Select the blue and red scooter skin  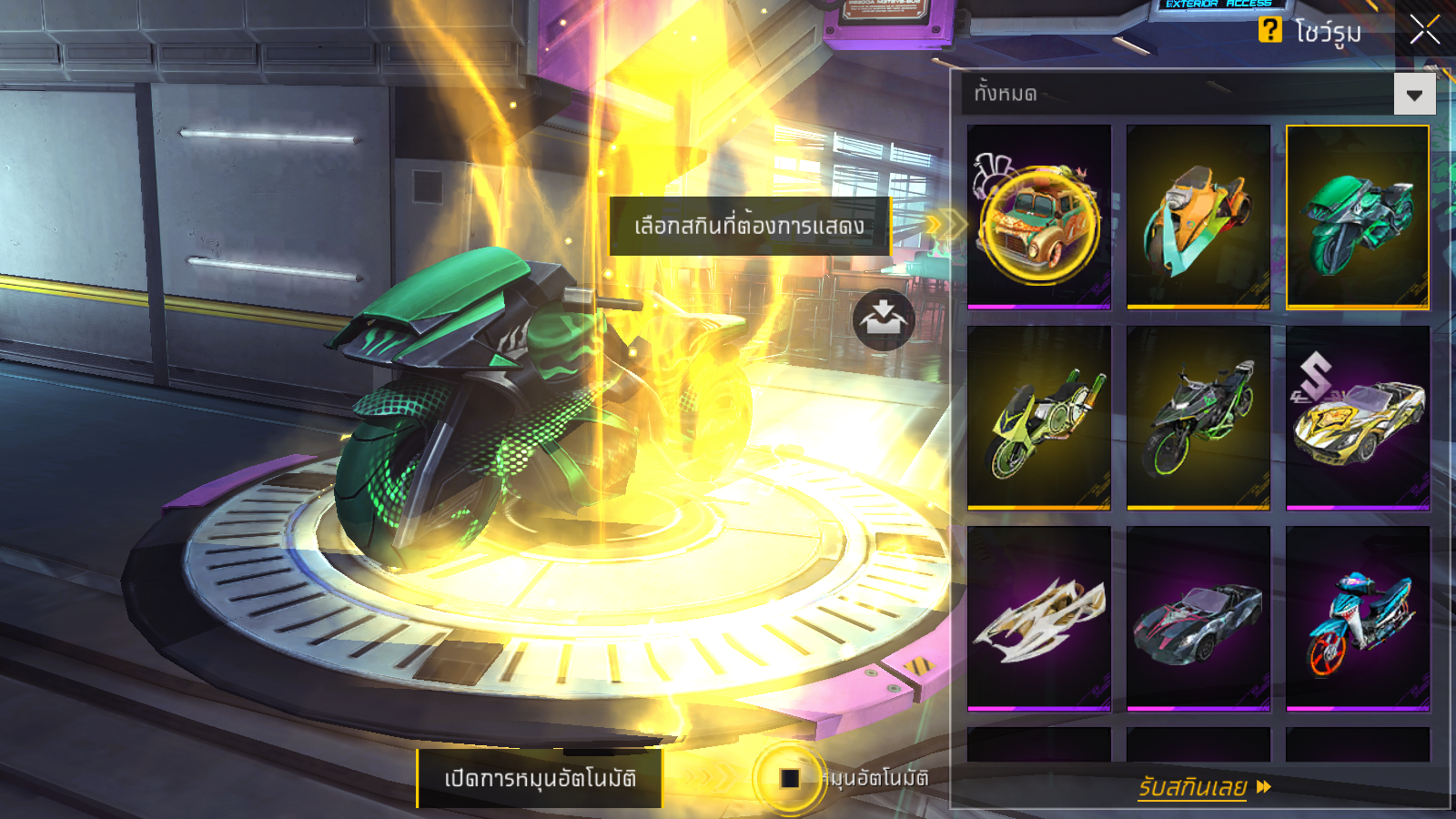click(1357, 619)
